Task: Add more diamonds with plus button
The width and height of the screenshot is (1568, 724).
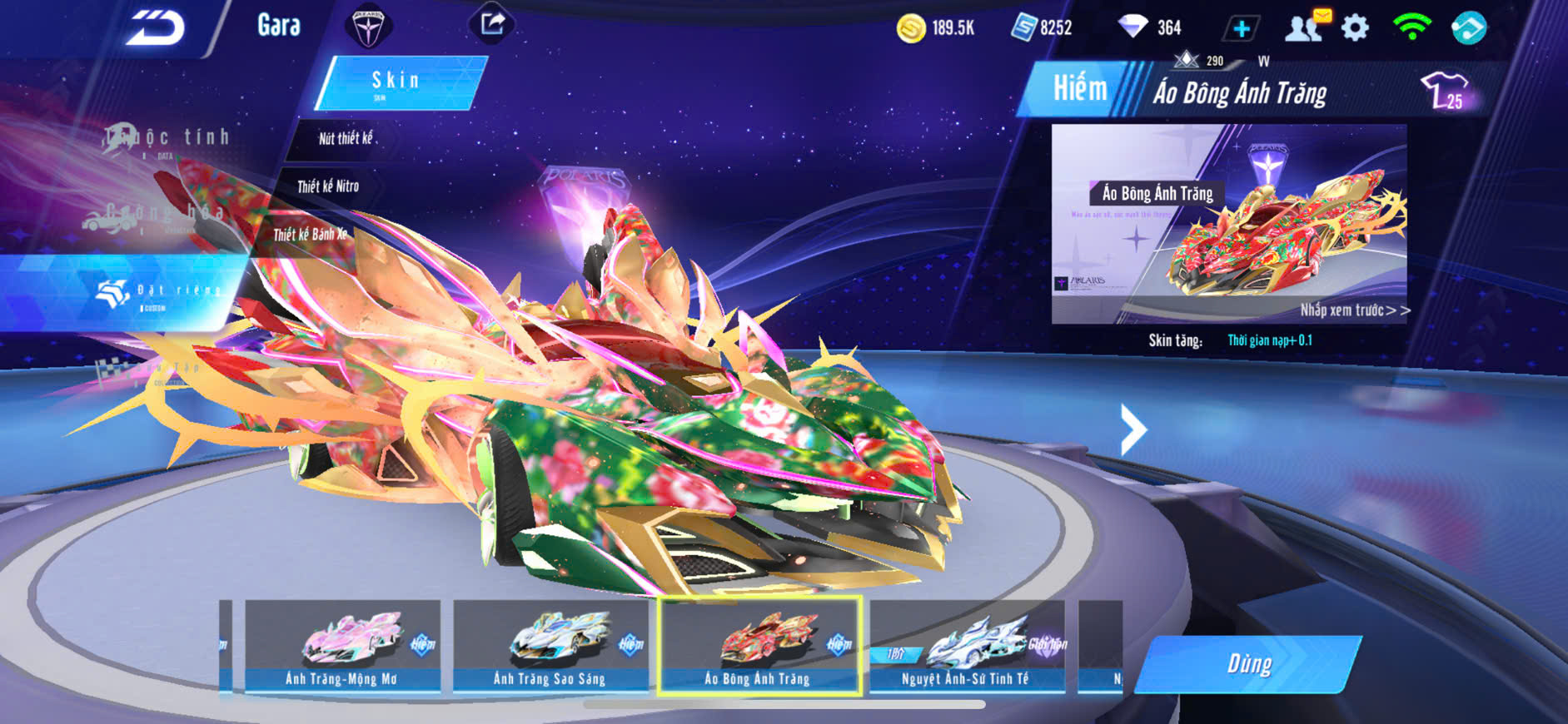Action: 1241,28
